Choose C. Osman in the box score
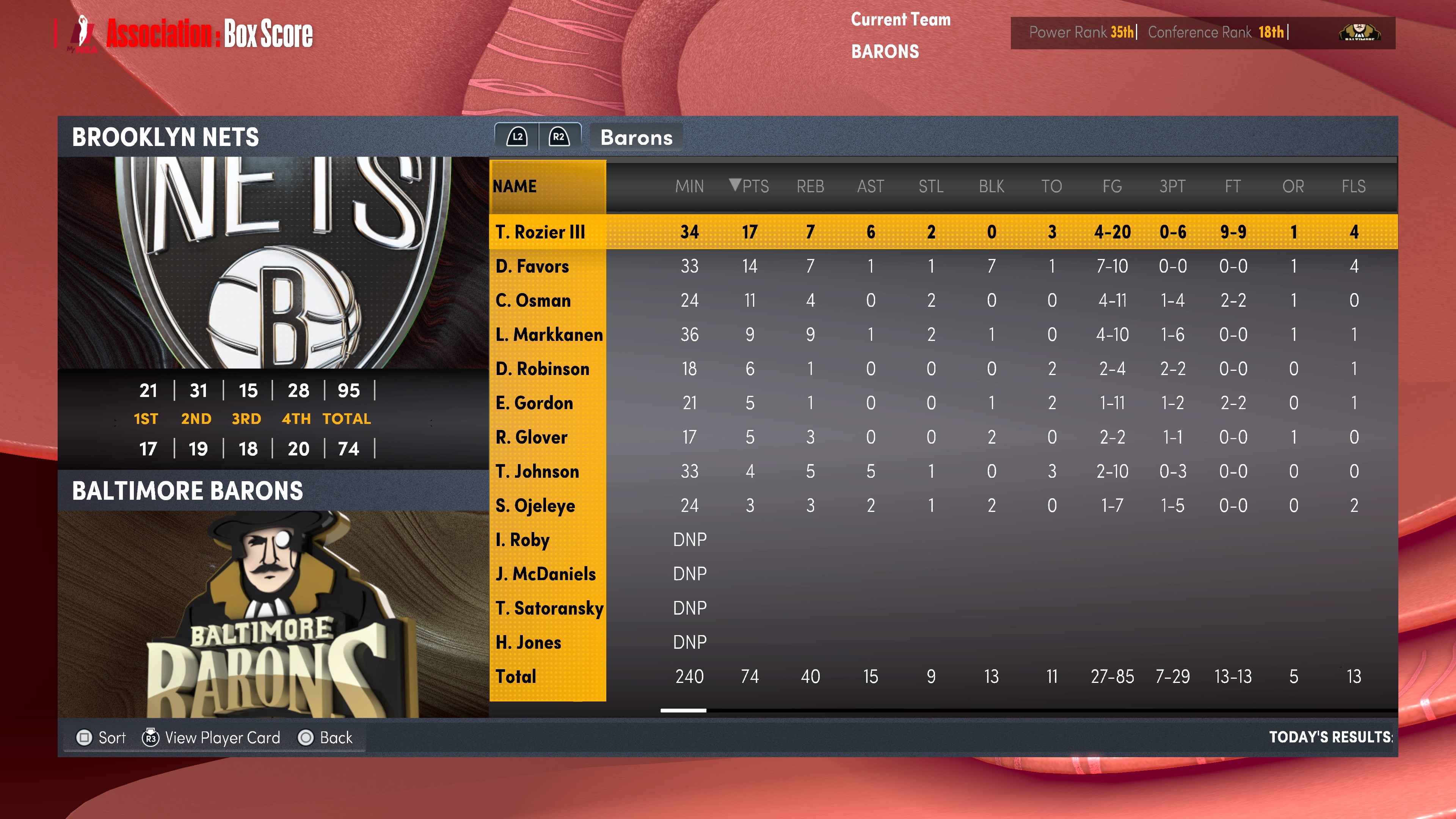Image resolution: width=1456 pixels, height=819 pixels. [x=533, y=300]
